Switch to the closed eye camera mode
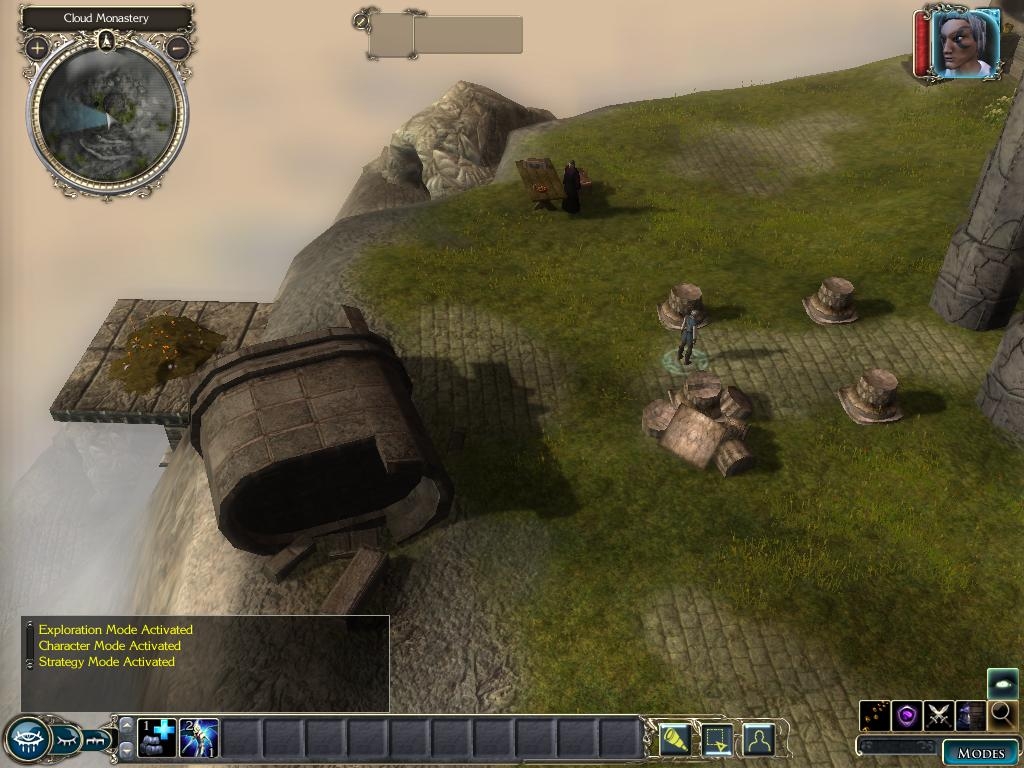The width and height of the screenshot is (1024, 768). coord(68,740)
